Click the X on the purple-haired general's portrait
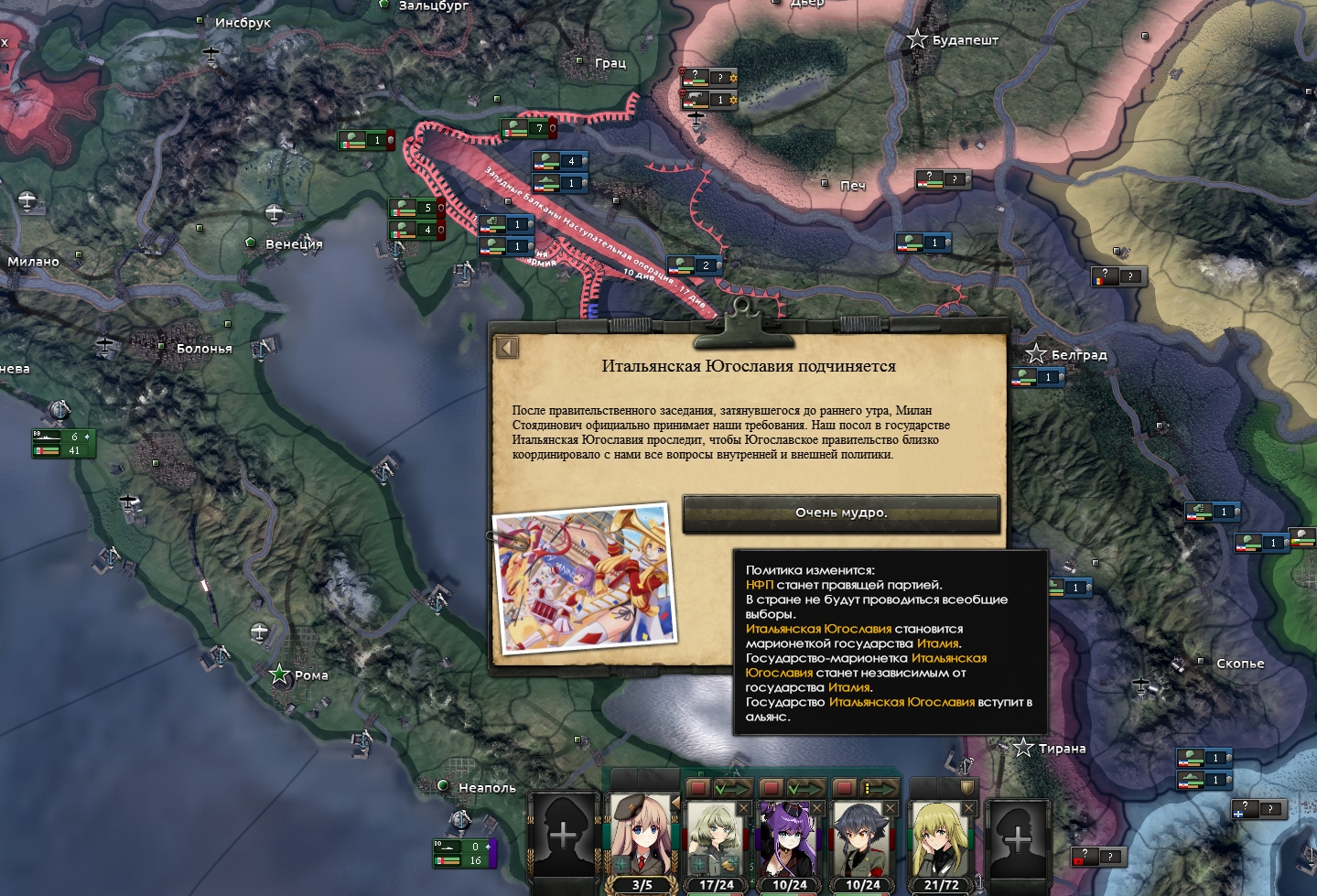 816,808
